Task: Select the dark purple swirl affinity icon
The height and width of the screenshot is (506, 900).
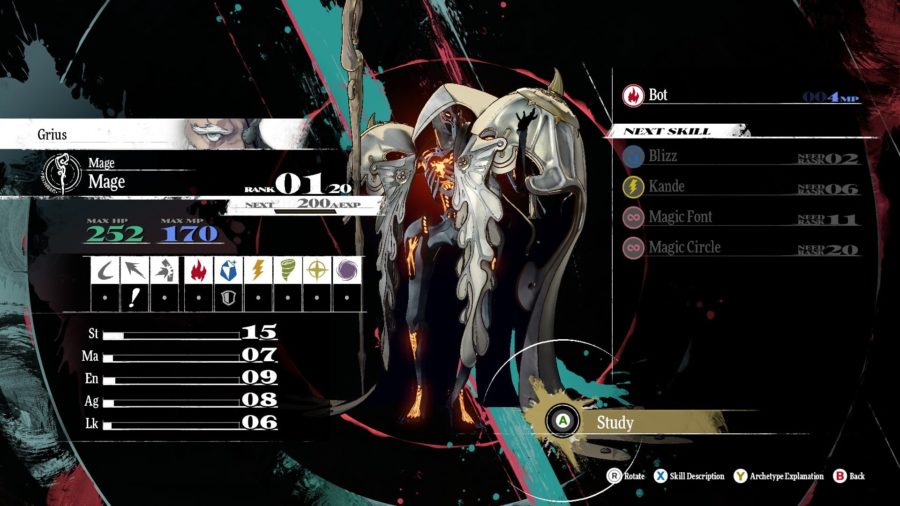Action: tap(347, 270)
